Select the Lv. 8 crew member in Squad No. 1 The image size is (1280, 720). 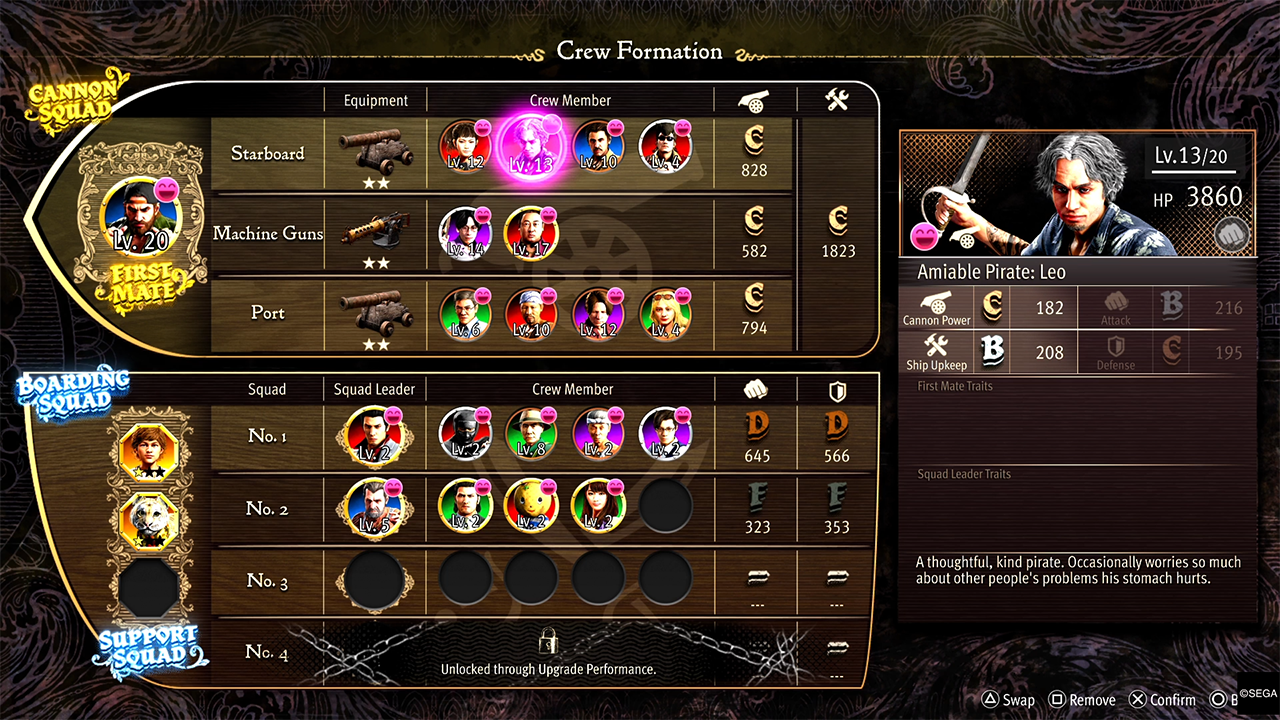pos(530,435)
